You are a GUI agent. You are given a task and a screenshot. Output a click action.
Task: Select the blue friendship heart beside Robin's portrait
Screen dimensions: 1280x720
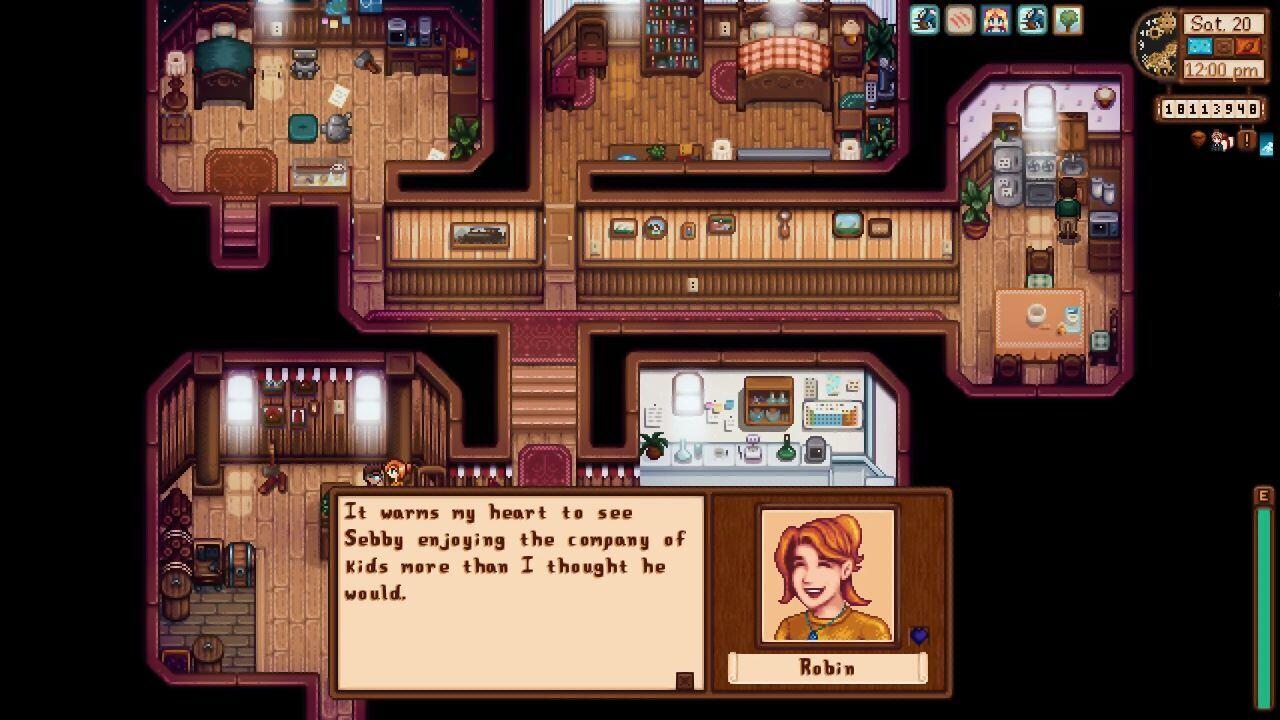919,635
